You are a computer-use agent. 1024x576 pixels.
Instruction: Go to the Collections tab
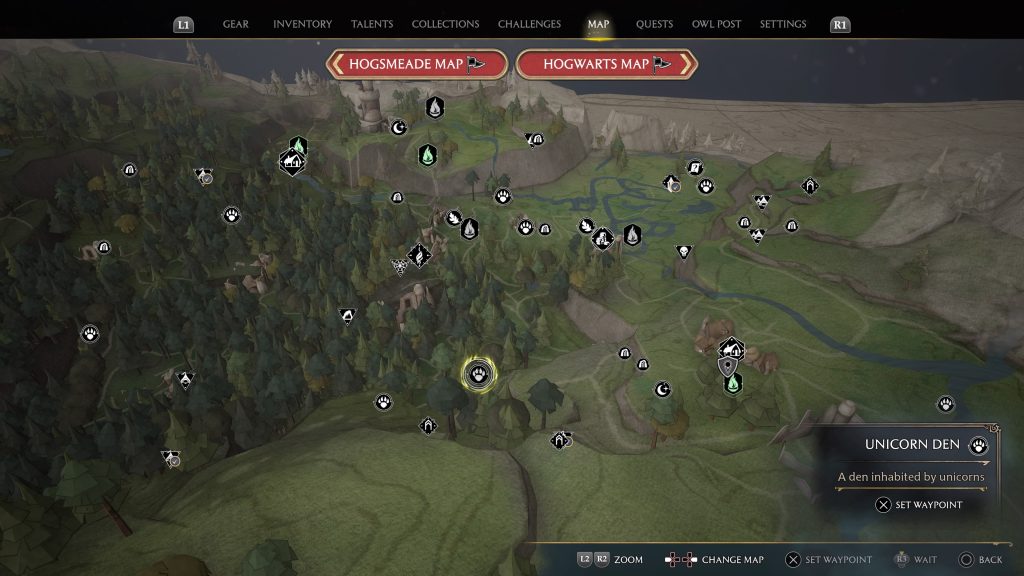pyautogui.click(x=445, y=24)
